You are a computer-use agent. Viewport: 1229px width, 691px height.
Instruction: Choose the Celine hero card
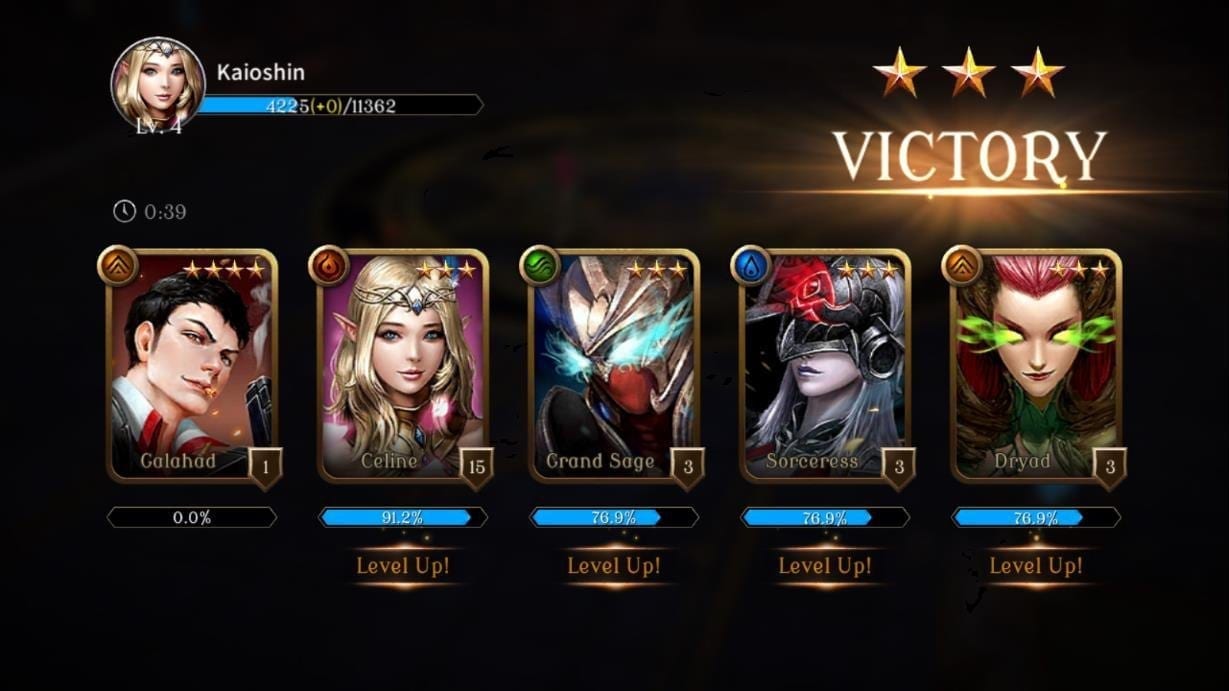coord(402,366)
